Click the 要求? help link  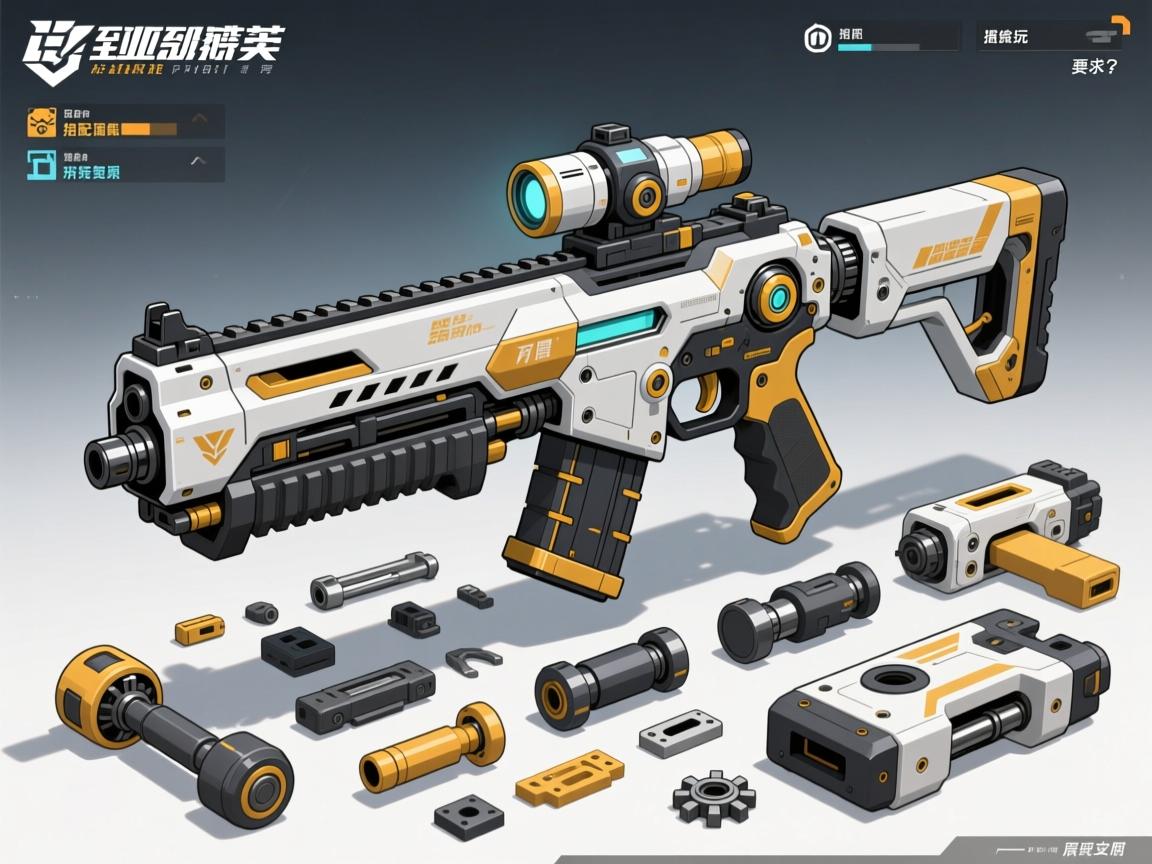coord(1093,67)
